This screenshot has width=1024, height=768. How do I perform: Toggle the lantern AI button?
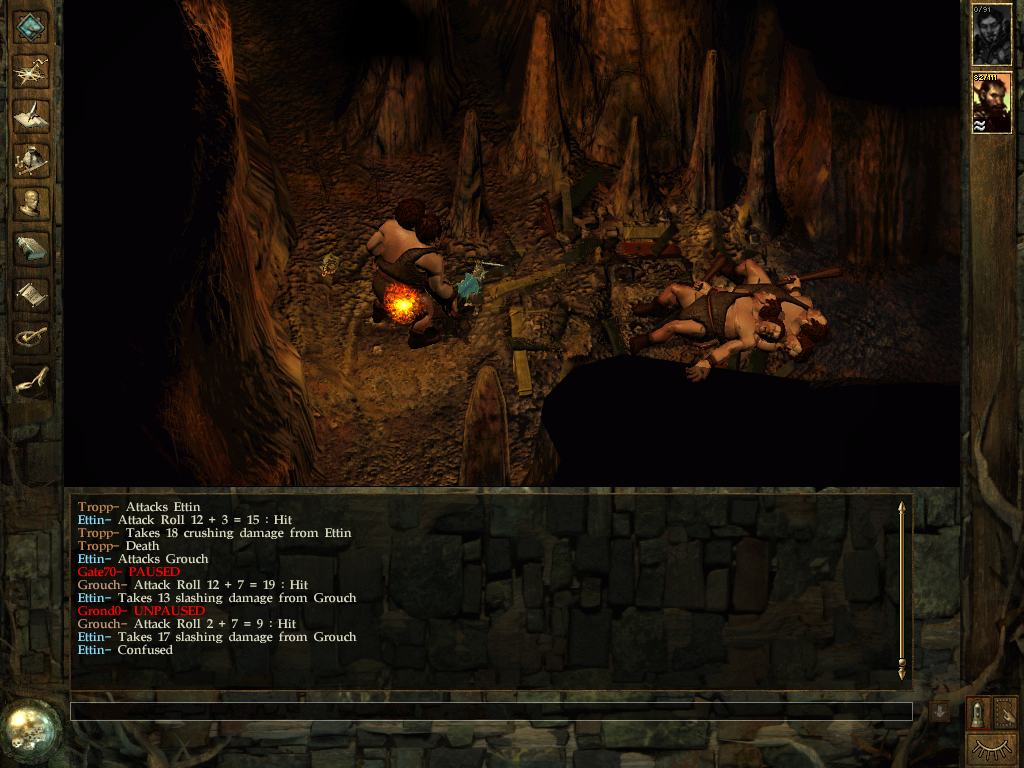coord(978,712)
